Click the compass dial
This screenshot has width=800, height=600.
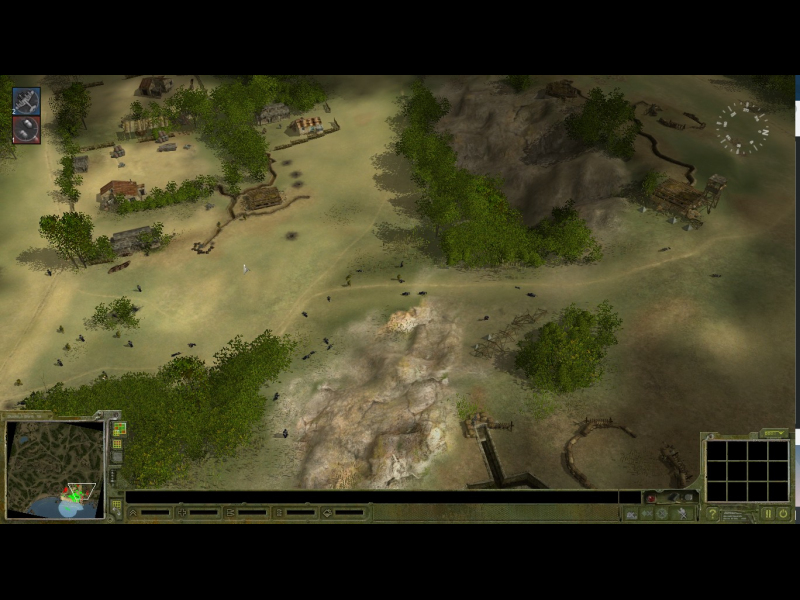[x=741, y=128]
